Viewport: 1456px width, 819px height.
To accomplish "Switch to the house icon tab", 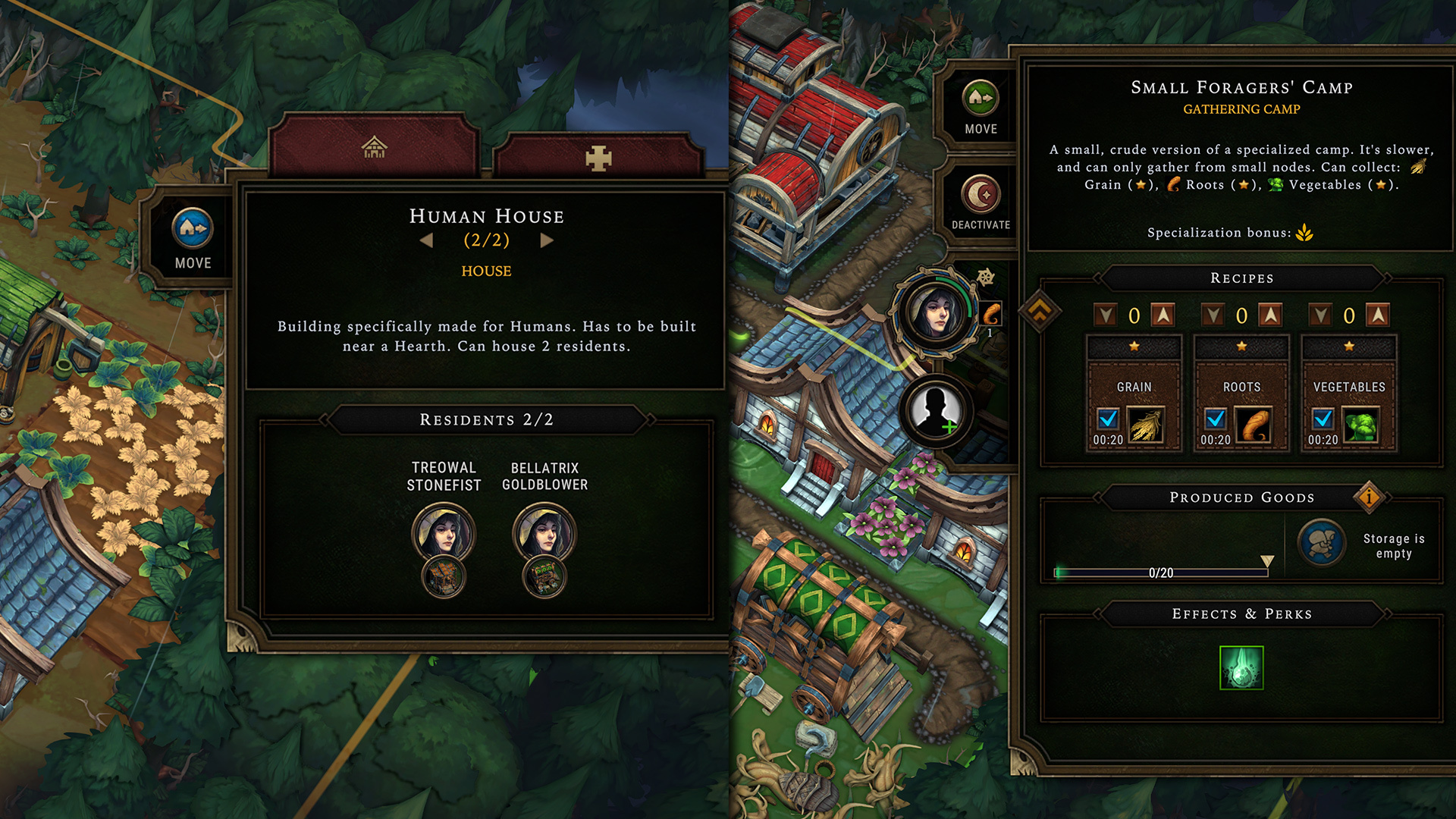I will (374, 147).
